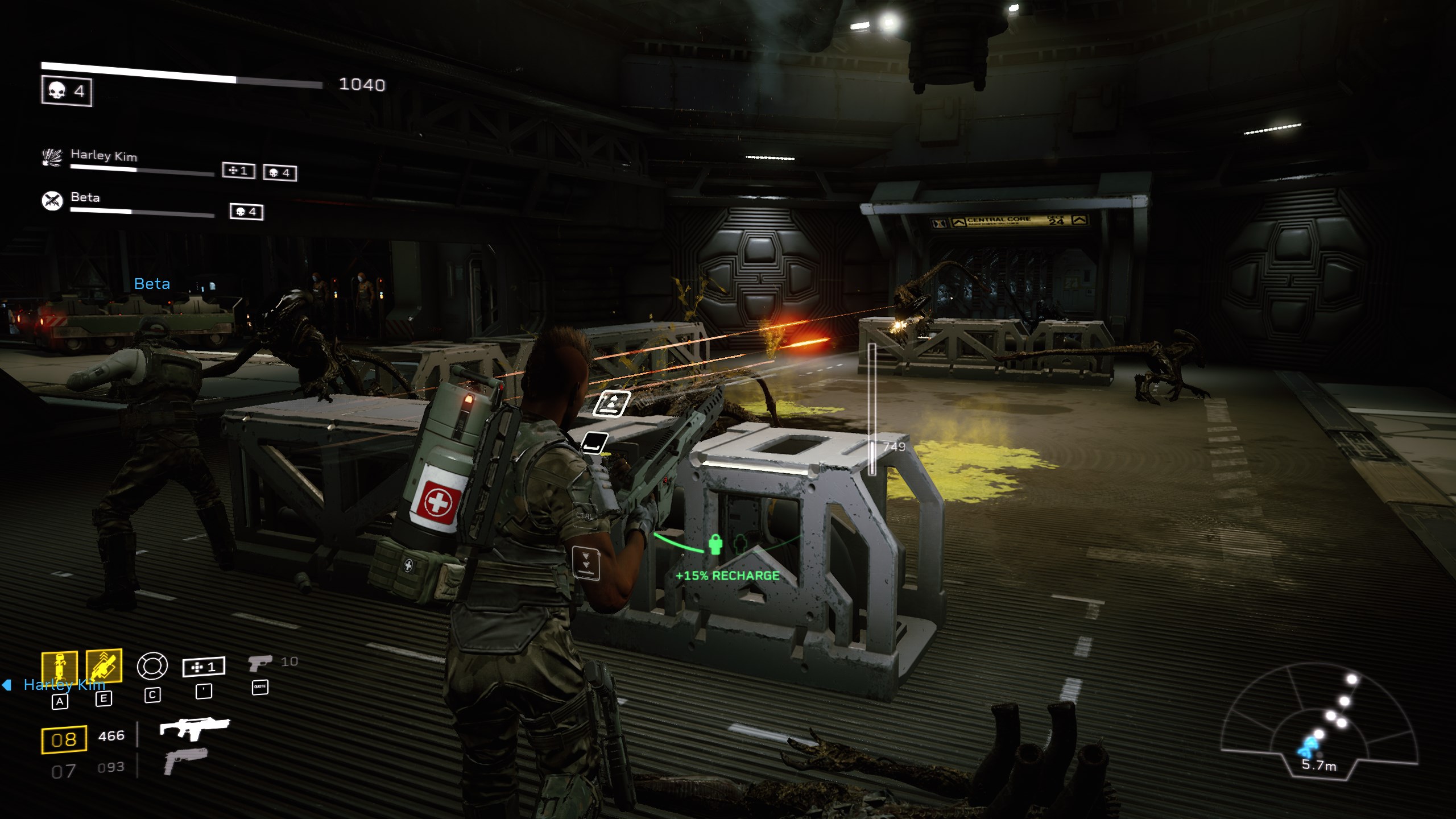Screen dimensions: 1456x819
Task: Click the player skull kill counter badge
Action: 67,91
